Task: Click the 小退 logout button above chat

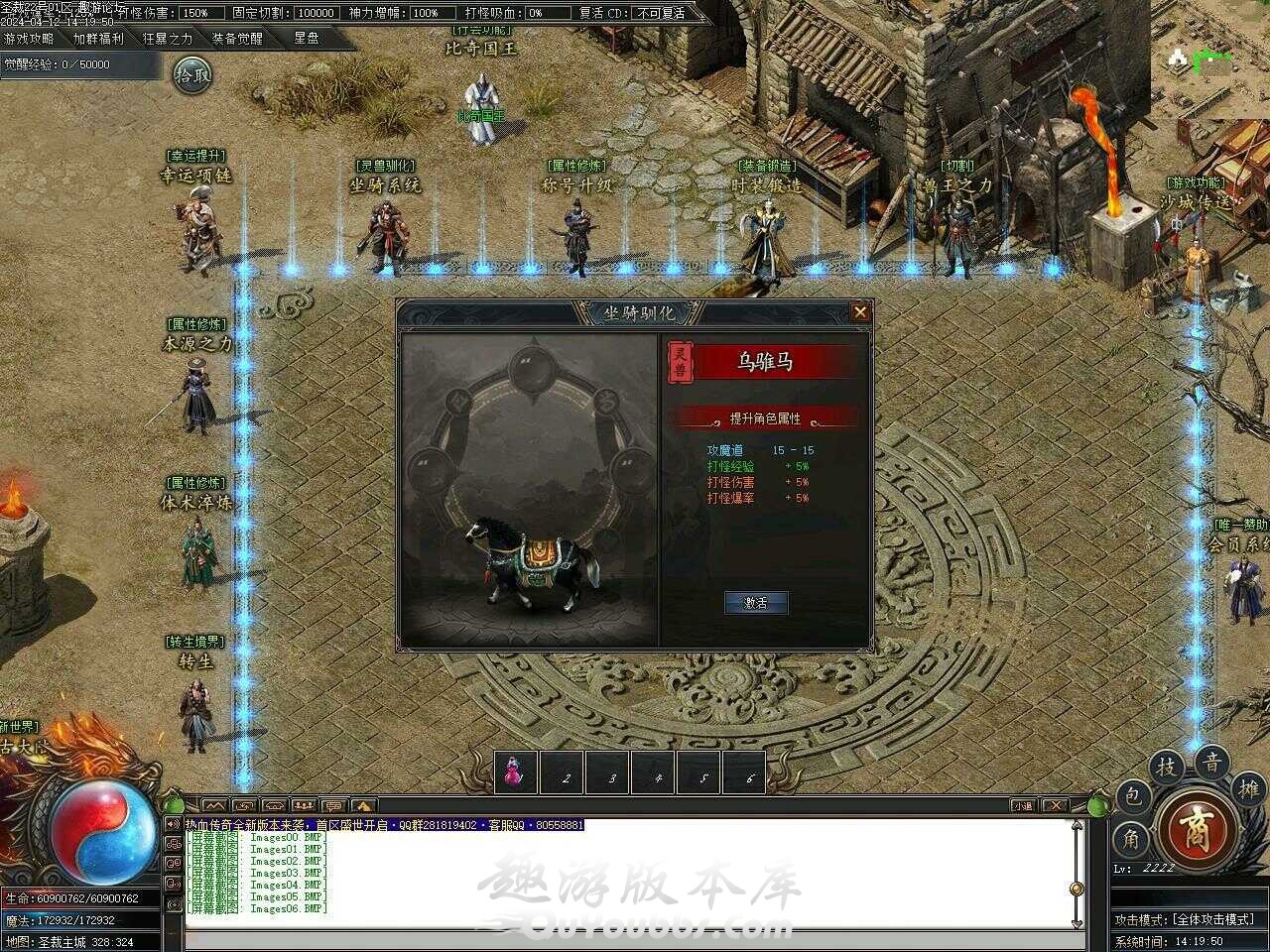Action: 1022,805
